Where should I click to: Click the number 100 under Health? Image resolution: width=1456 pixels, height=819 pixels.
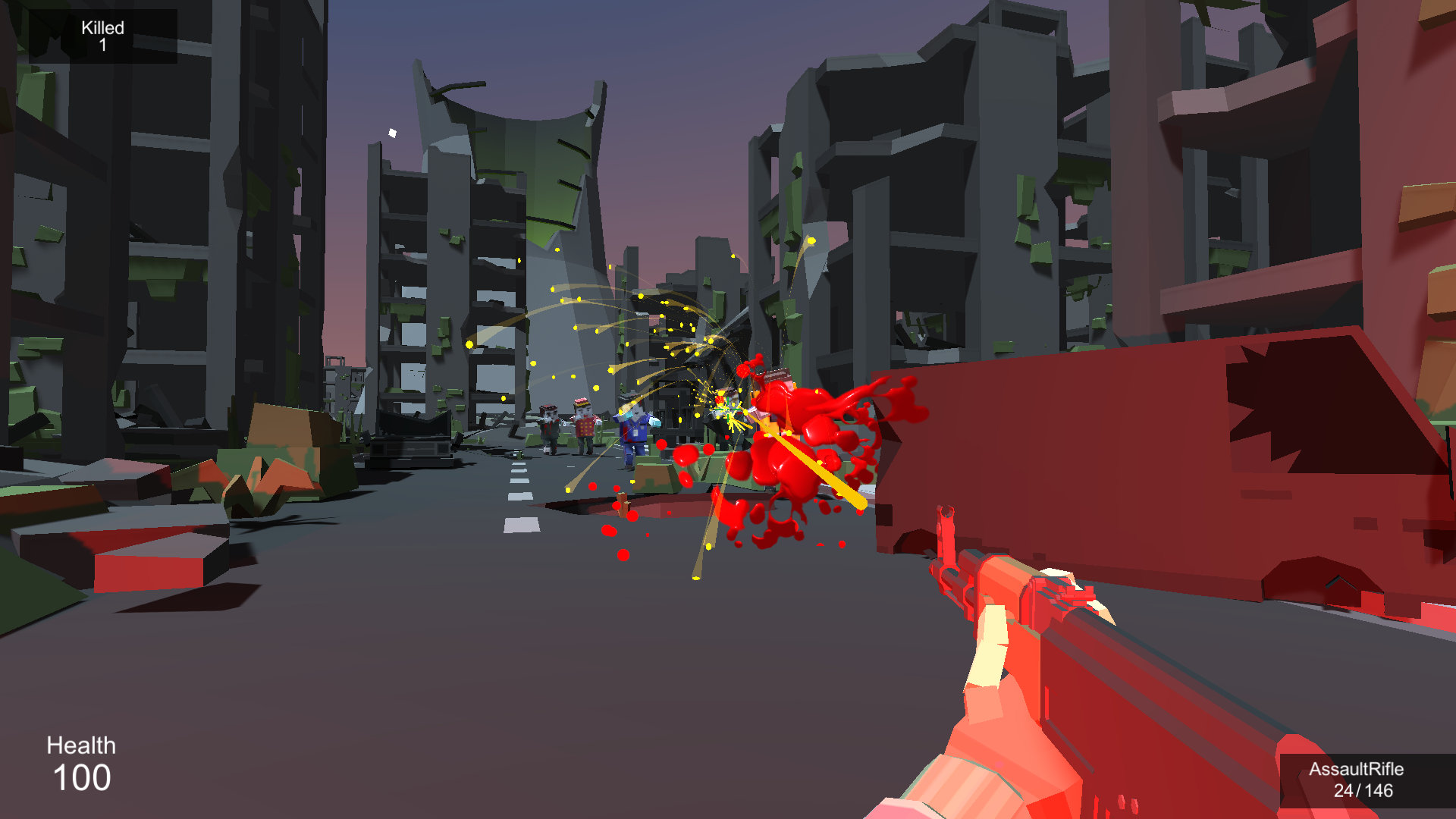coord(83,777)
